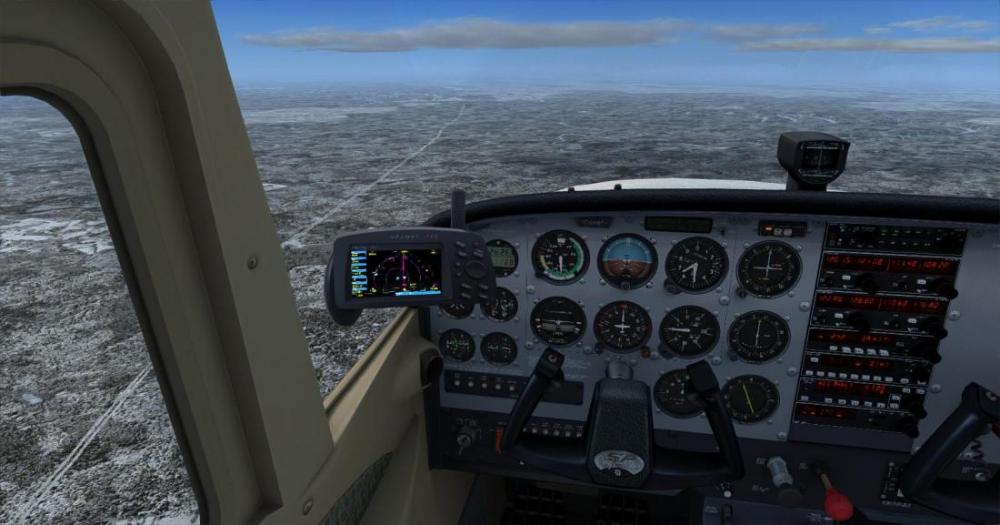Click the throttle knob
Image resolution: width=1000 pixels, height=525 pixels.
click(779, 472)
